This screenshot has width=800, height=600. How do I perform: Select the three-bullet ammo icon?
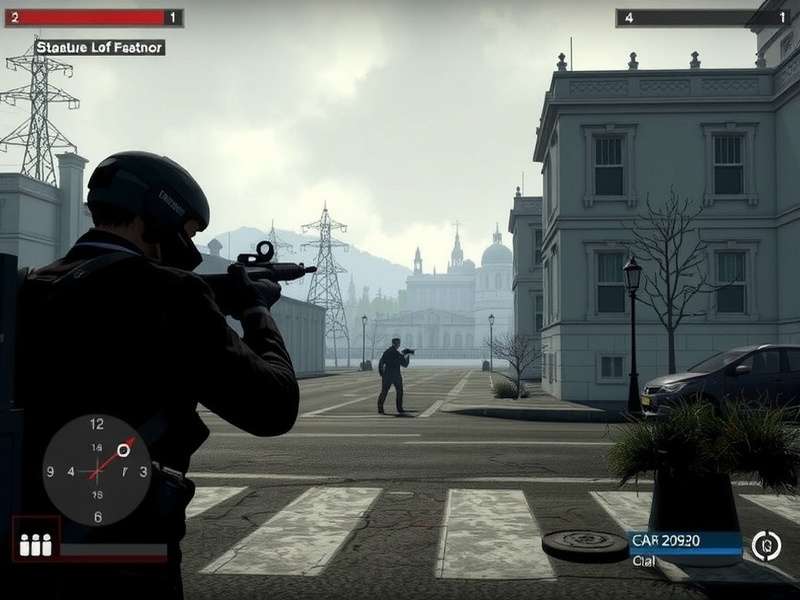coord(36,544)
